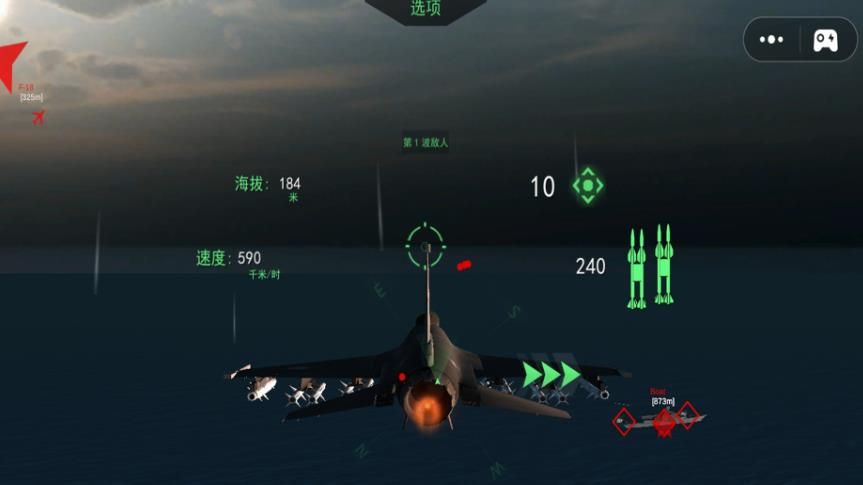Activate the green triple-arrow boost indicator
This screenshot has width=863, height=485.
(551, 375)
